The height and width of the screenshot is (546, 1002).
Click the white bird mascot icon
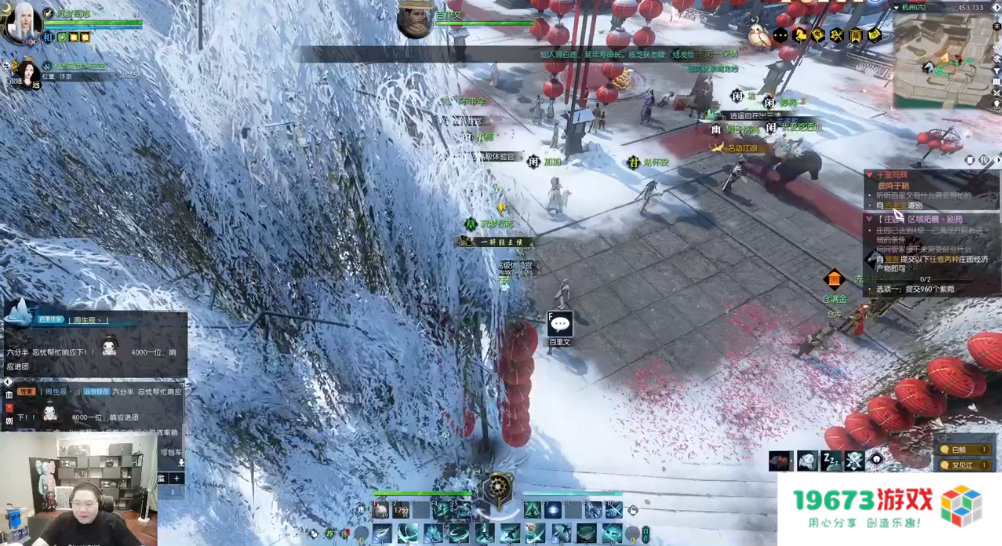coord(758,38)
